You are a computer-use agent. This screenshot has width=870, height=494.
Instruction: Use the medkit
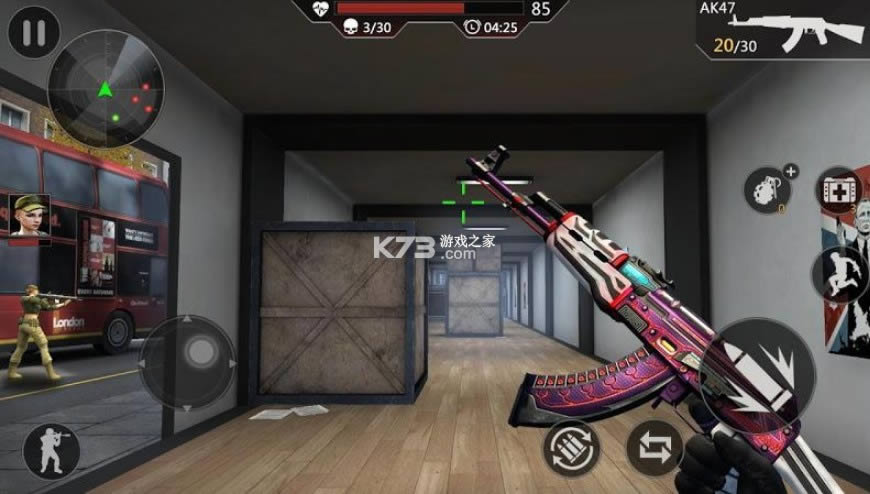coord(838,192)
